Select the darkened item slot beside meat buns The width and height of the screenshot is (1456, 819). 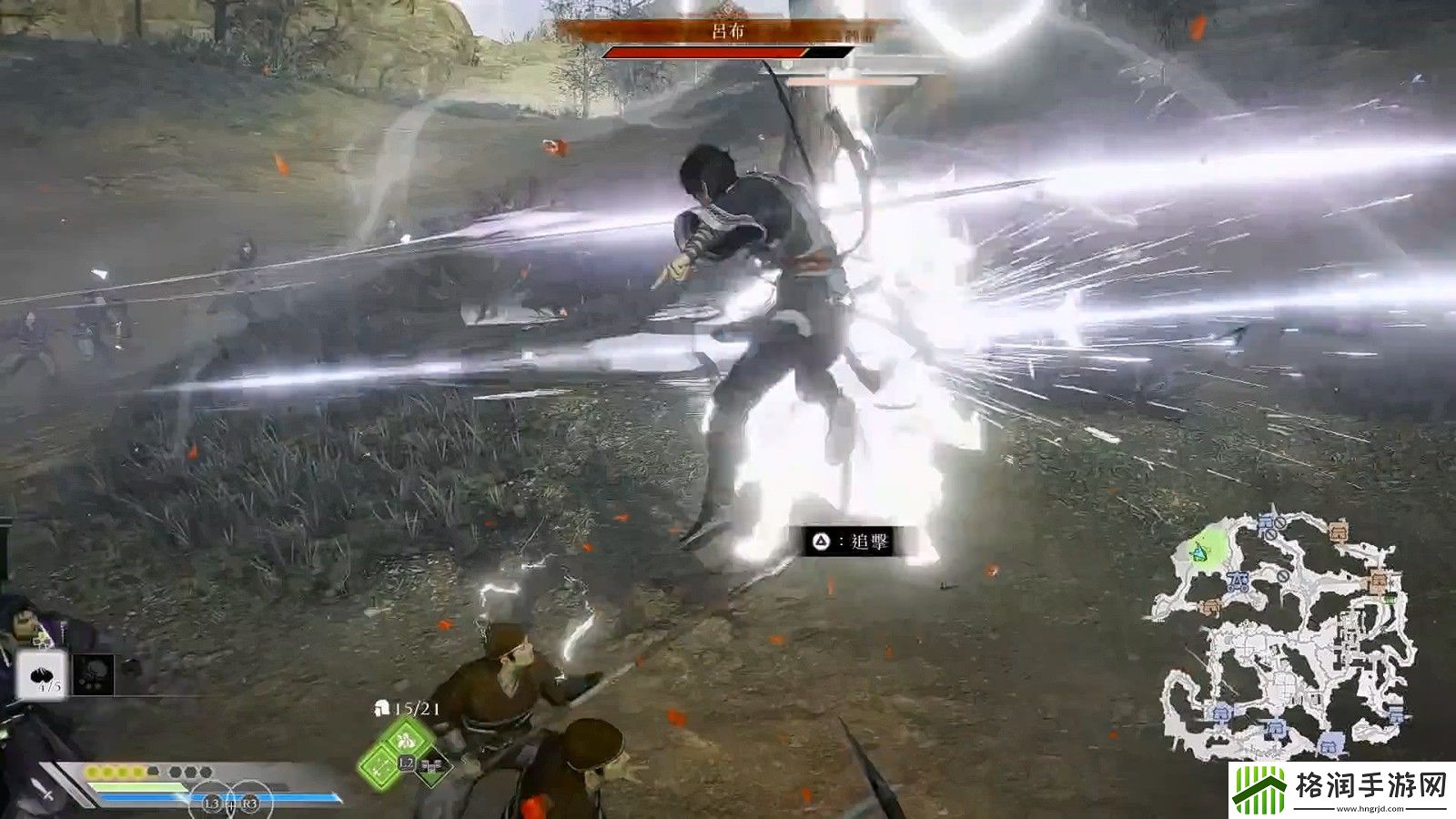click(94, 675)
